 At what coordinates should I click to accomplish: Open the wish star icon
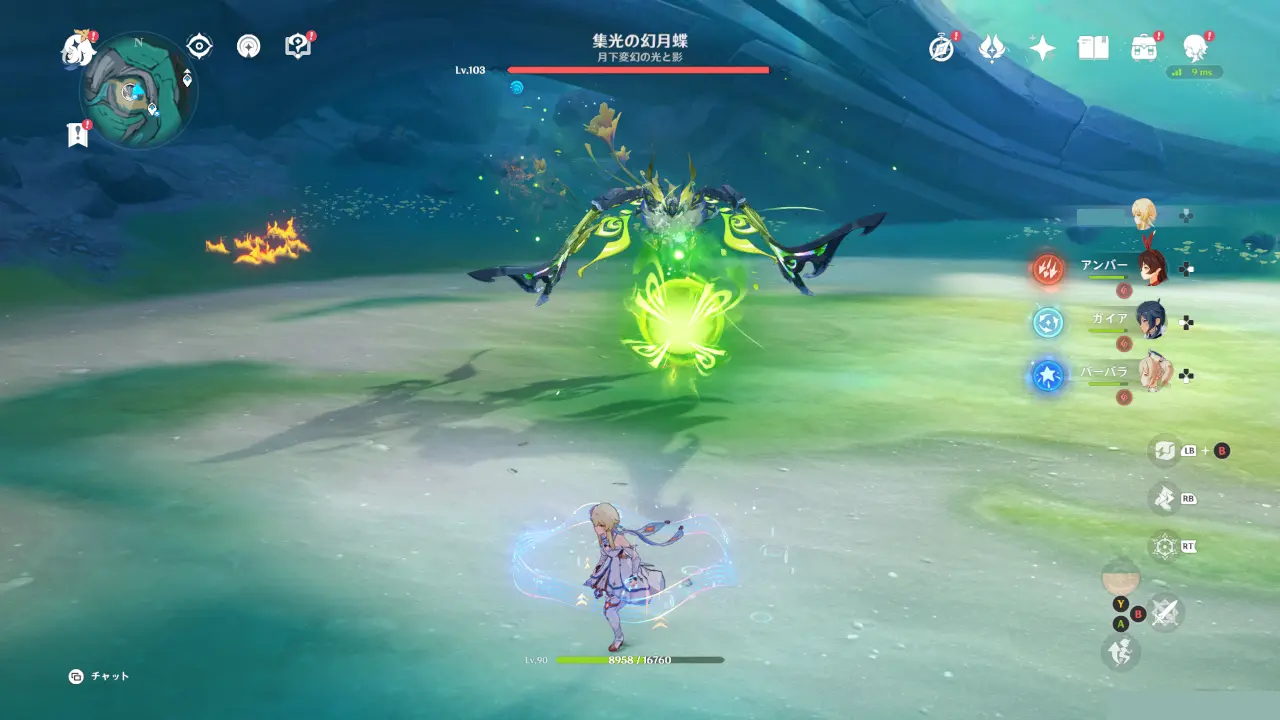(1042, 48)
